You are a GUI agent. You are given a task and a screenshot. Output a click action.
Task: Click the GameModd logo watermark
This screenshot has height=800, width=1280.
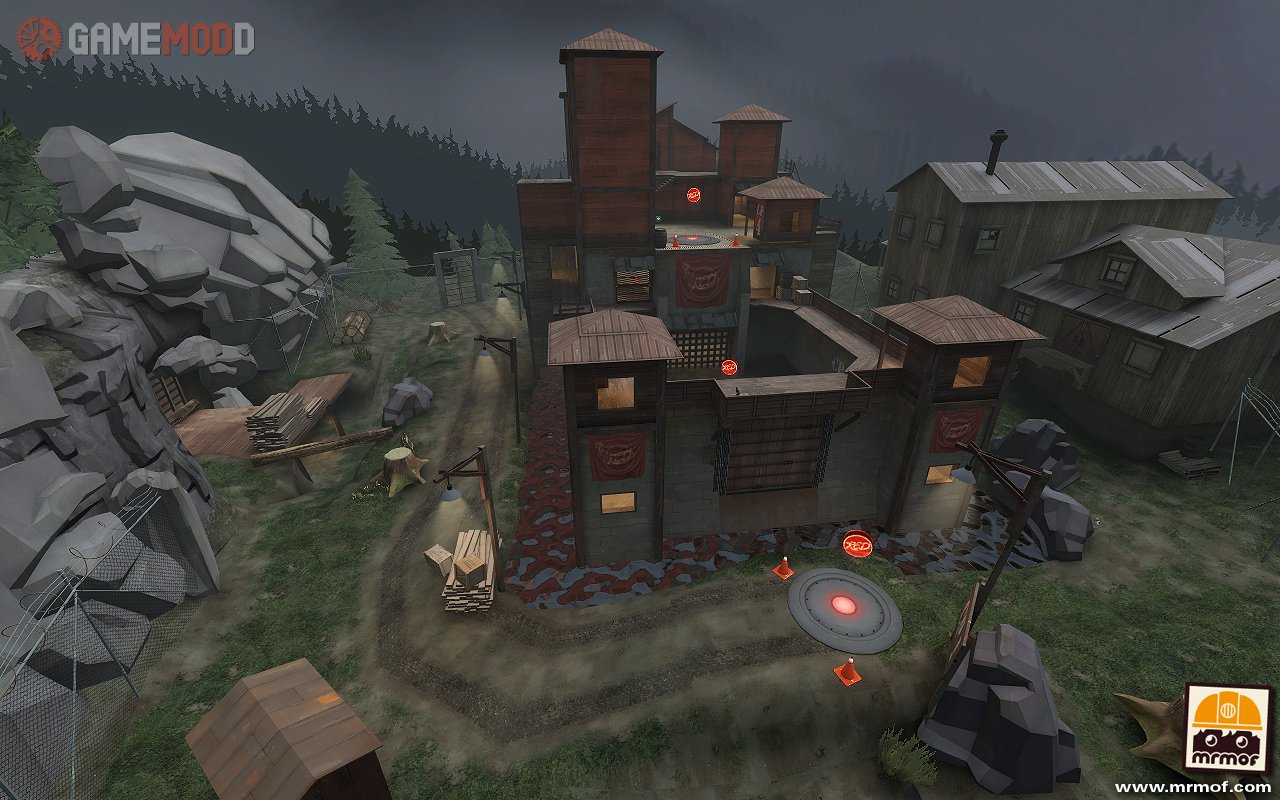(x=135, y=39)
